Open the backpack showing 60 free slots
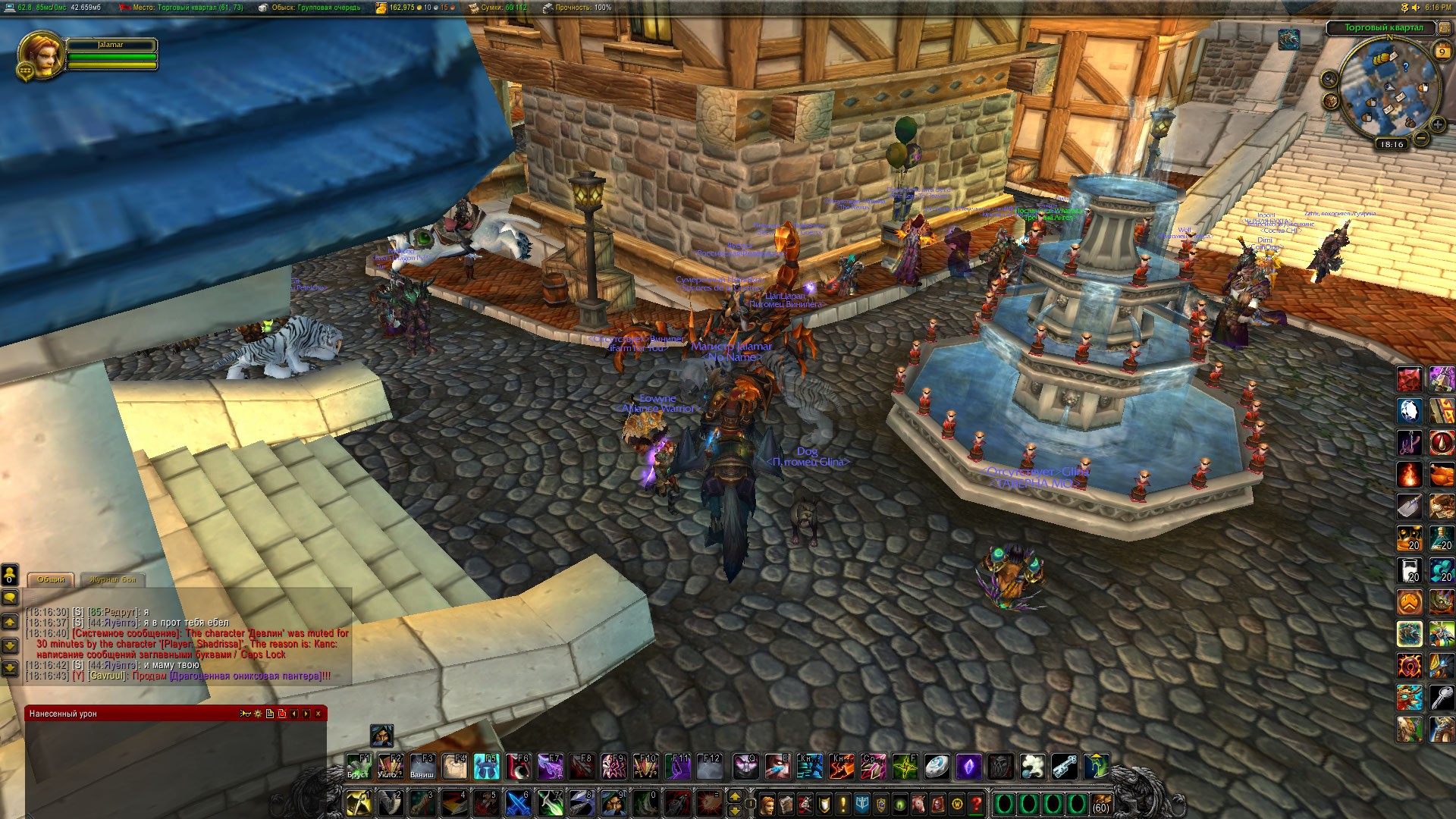The height and width of the screenshot is (819, 1456). point(1100,804)
